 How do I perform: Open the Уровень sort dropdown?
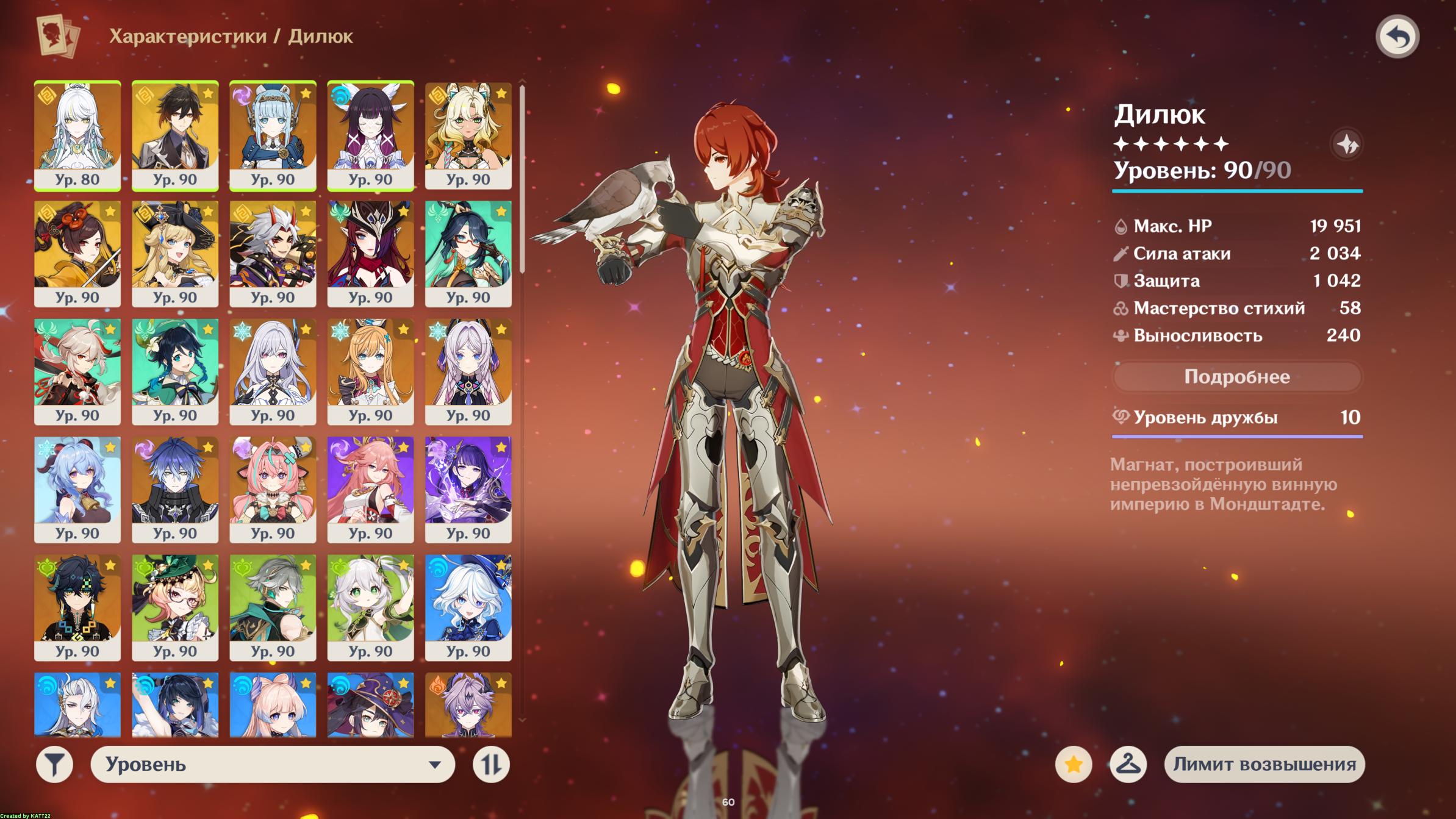[x=272, y=764]
